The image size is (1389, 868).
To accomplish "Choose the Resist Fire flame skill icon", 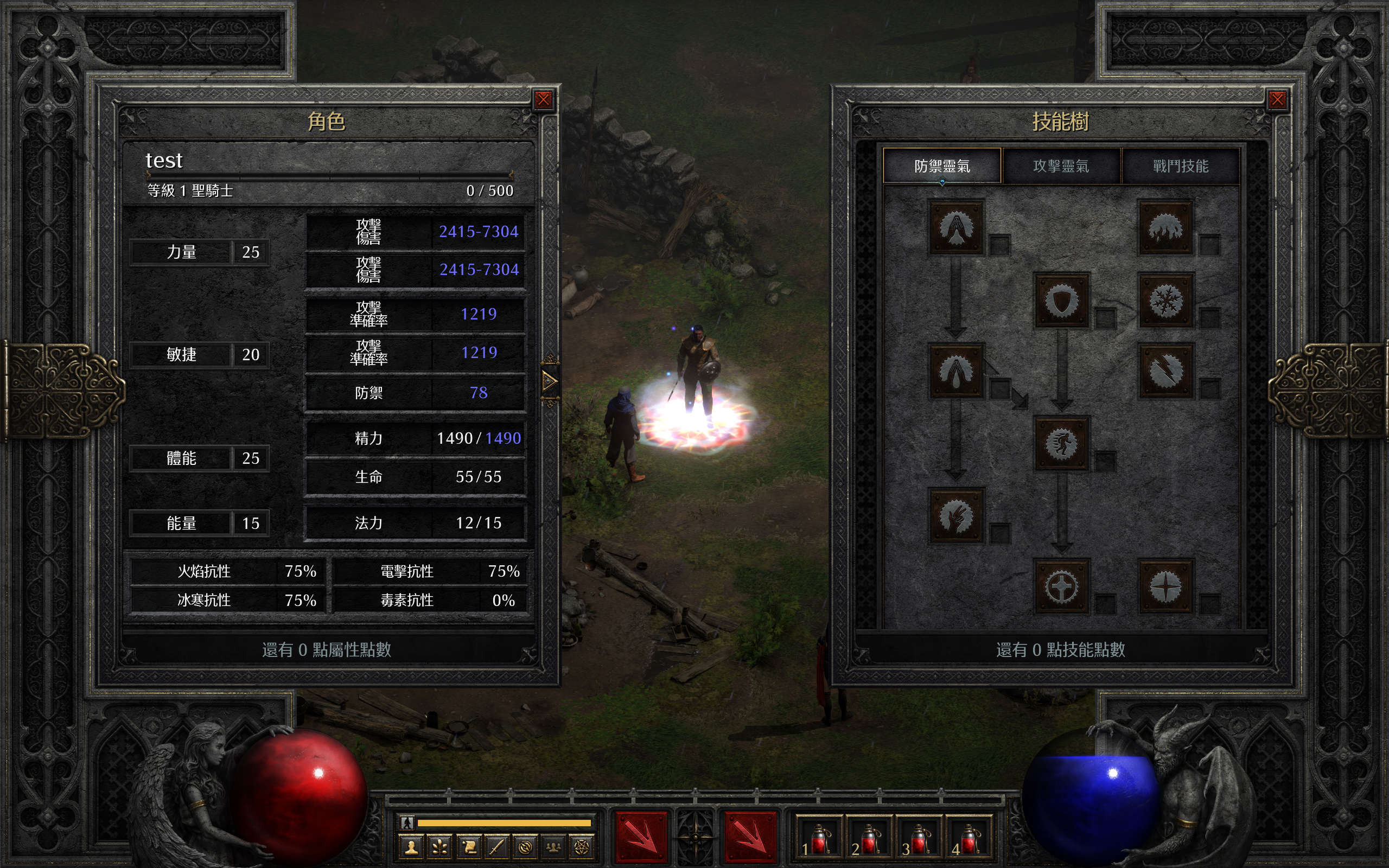I will [x=1165, y=227].
